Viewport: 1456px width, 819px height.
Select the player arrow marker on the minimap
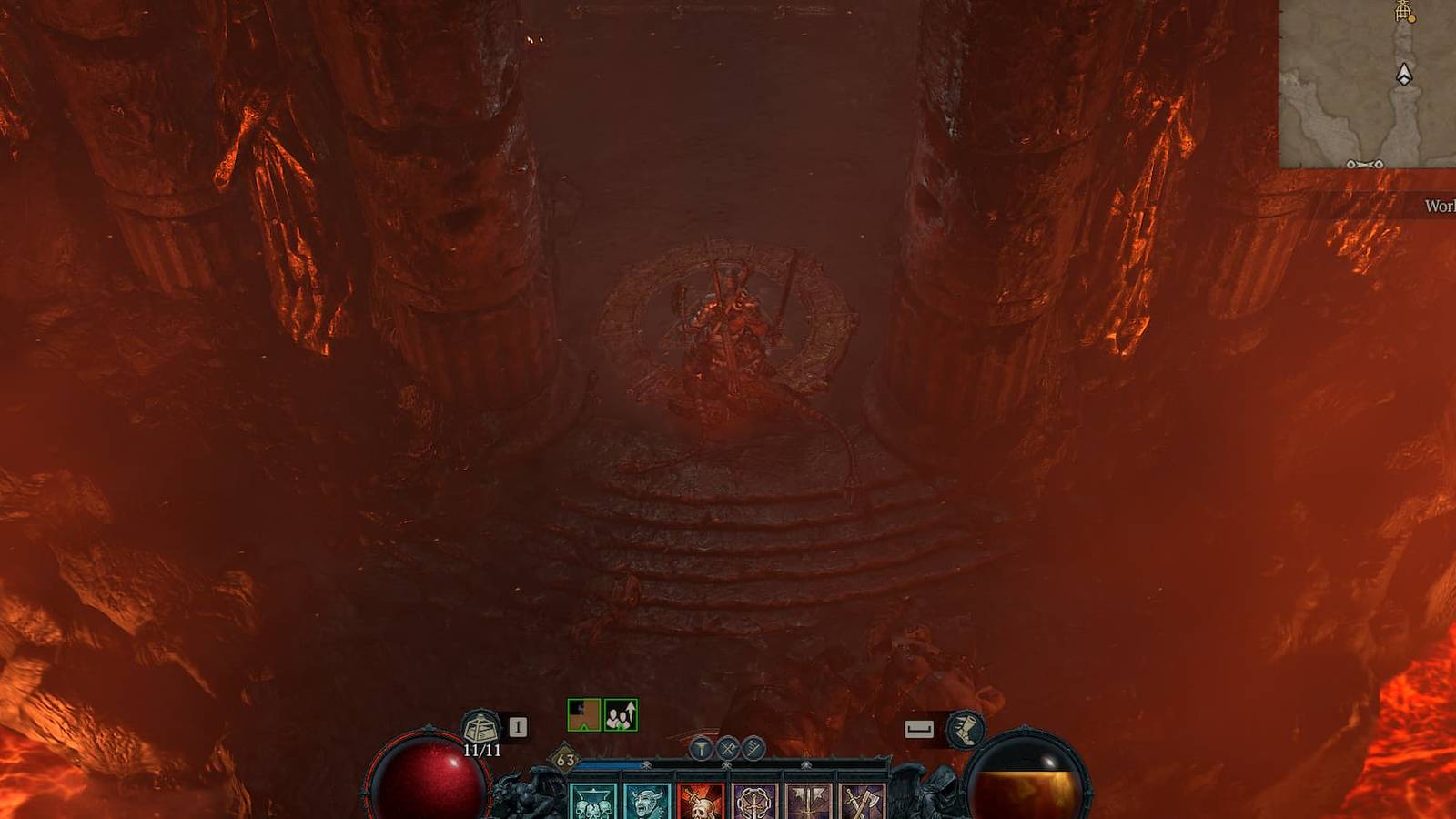1404,73
